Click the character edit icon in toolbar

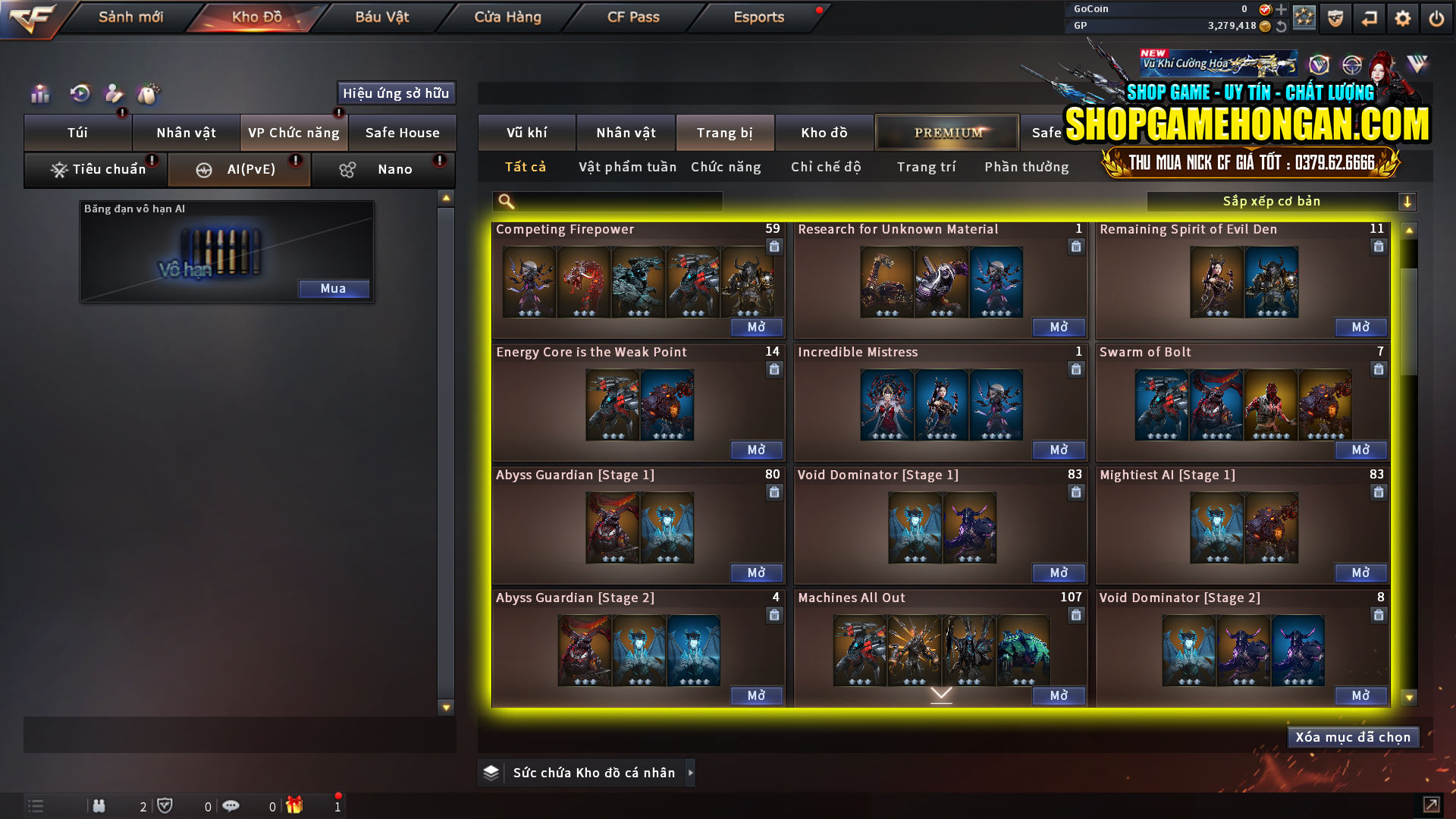point(114,94)
